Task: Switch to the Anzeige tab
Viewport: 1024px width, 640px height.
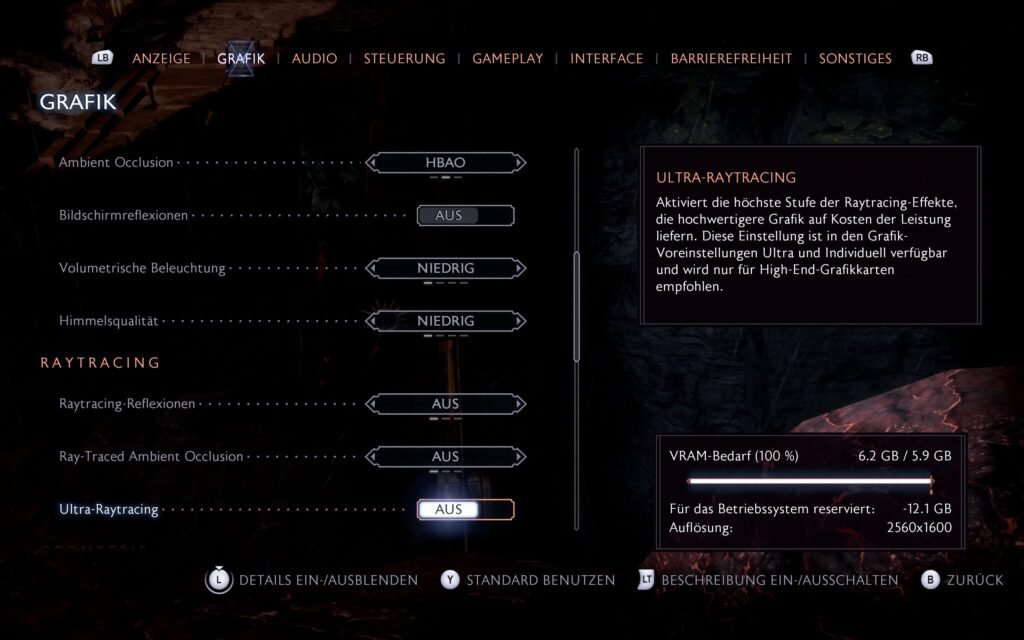Action: 161,58
